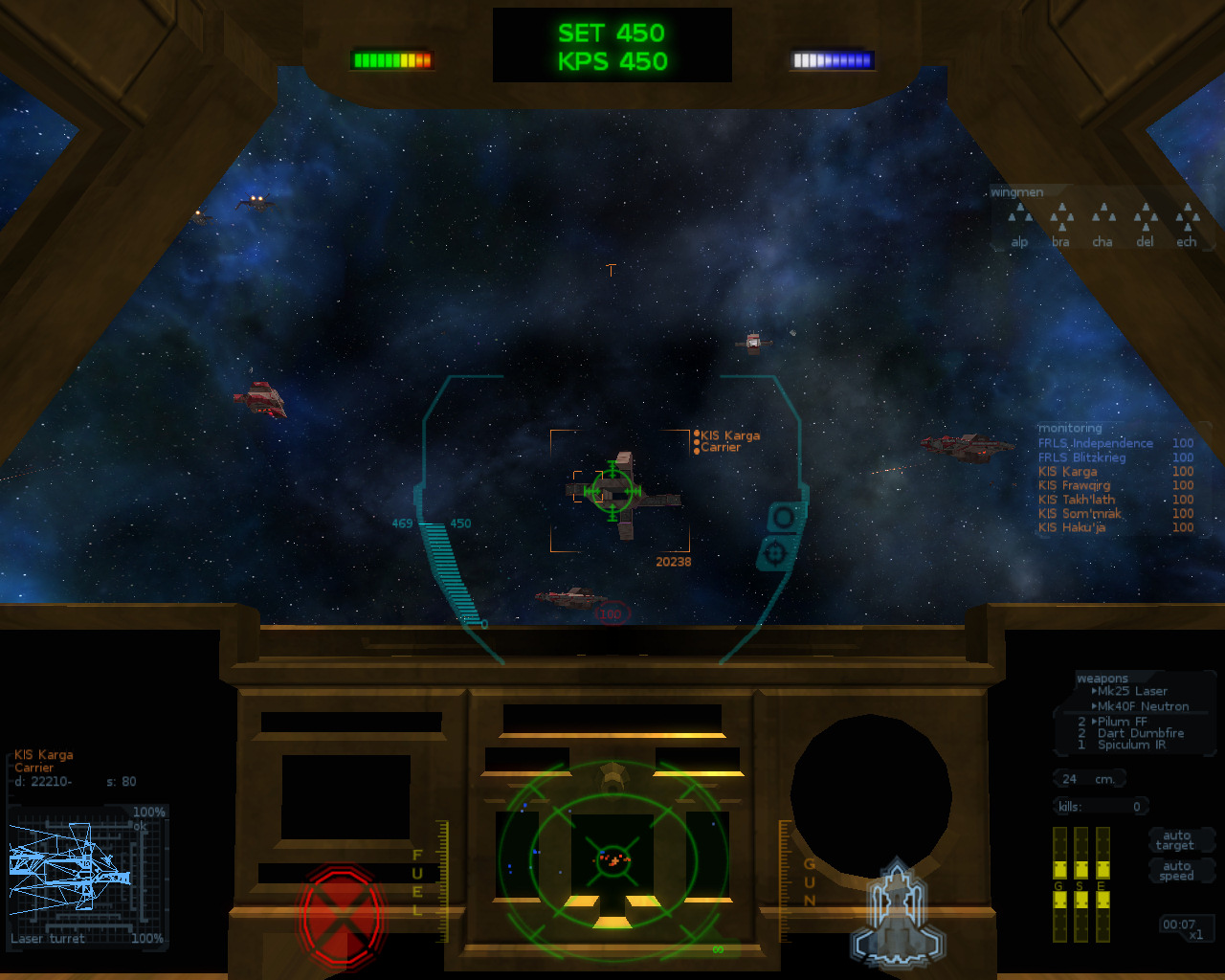Select Charlie wing in wingmen panel
This screenshot has height=980, width=1225.
(x=1103, y=226)
